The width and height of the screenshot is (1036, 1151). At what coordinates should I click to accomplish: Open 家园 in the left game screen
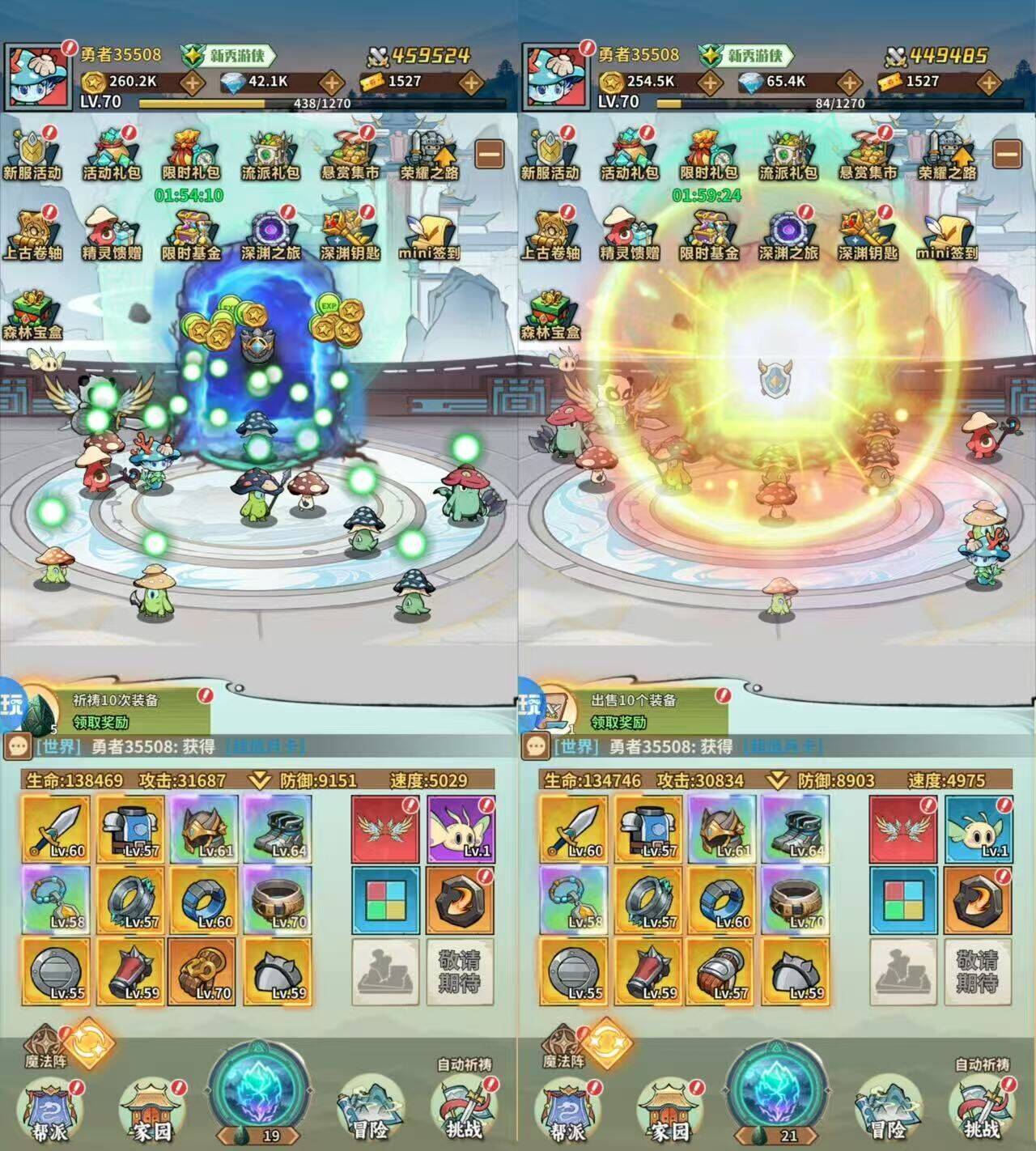pos(151,1109)
